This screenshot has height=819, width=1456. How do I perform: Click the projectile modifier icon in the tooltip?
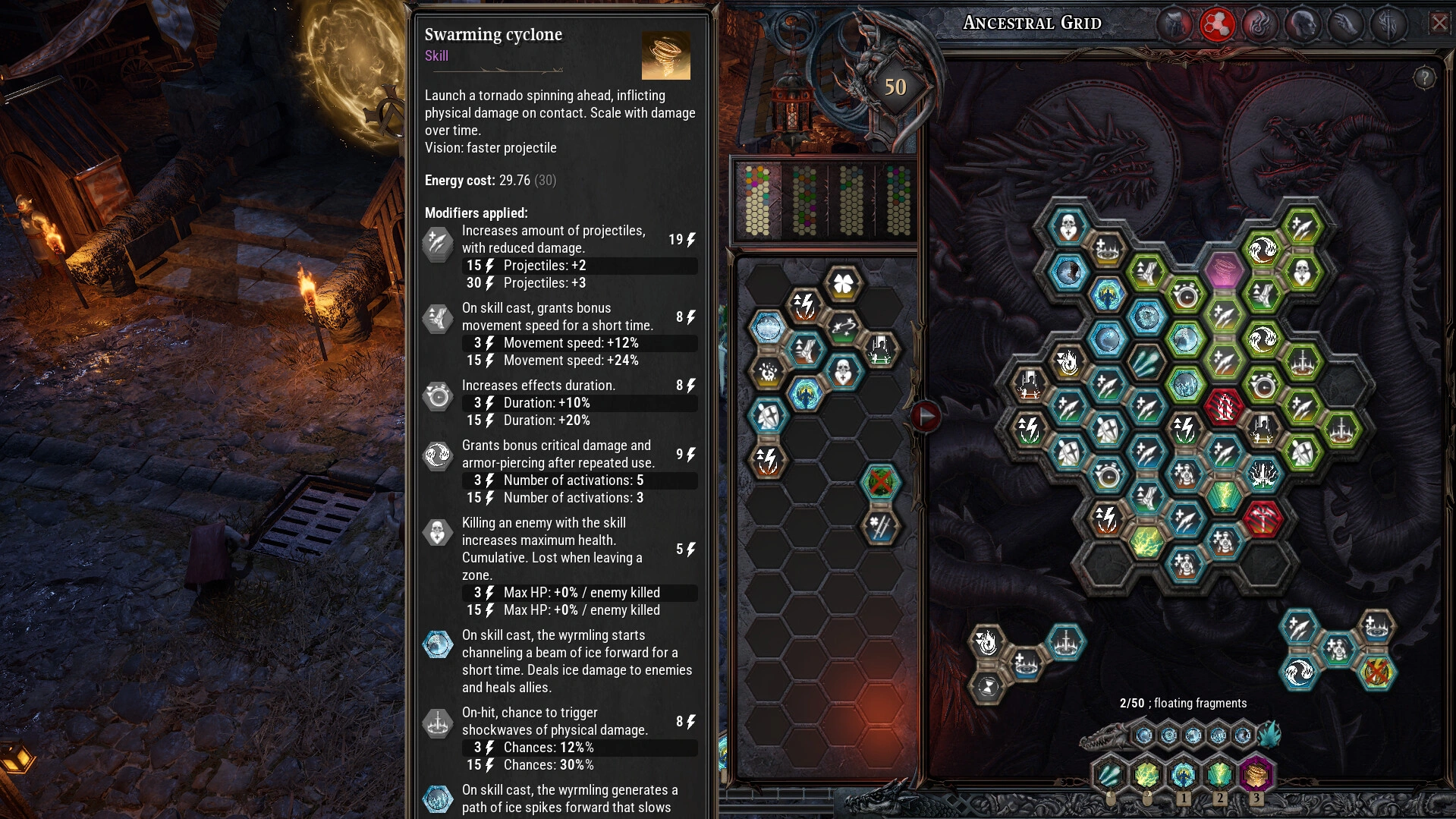438,243
